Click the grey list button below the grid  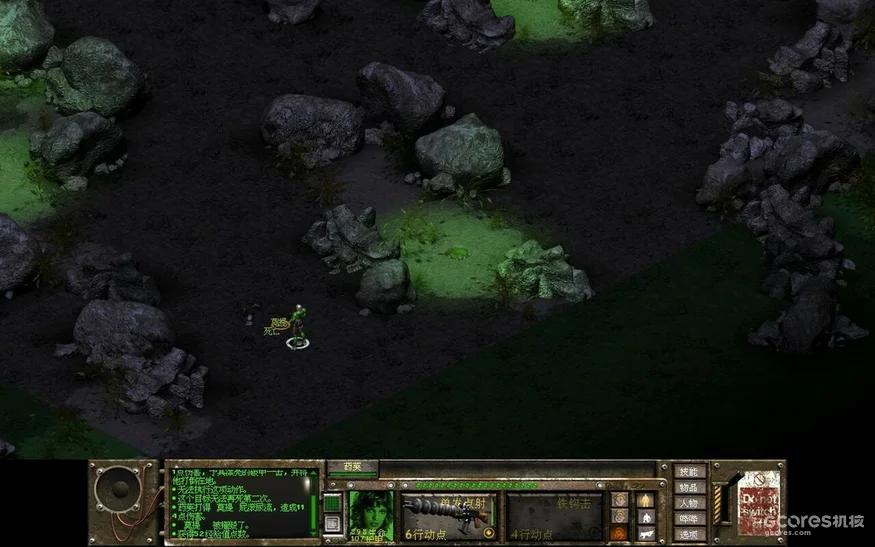pyautogui.click(x=332, y=524)
